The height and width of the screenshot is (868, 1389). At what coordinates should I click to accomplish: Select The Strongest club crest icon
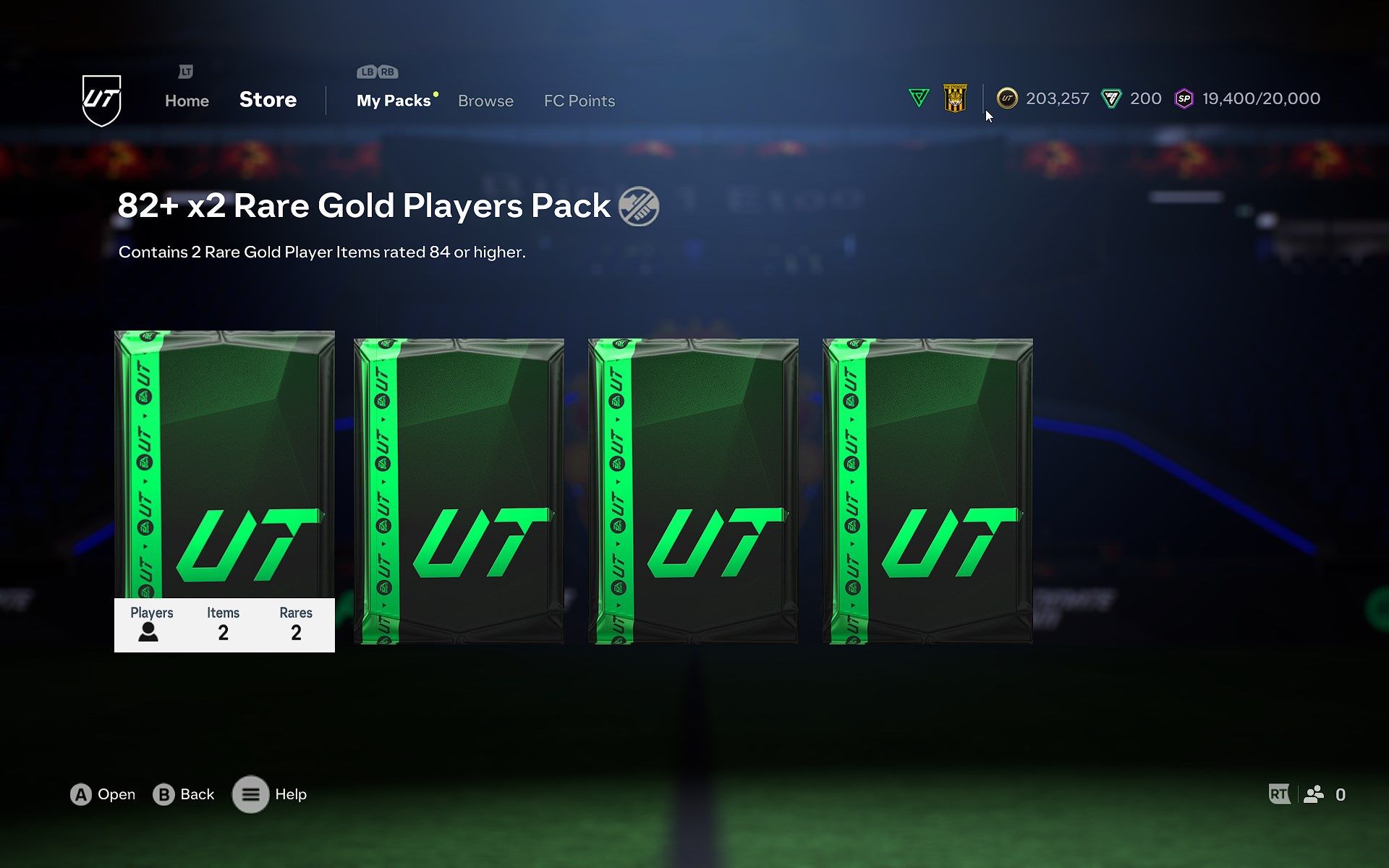click(954, 98)
